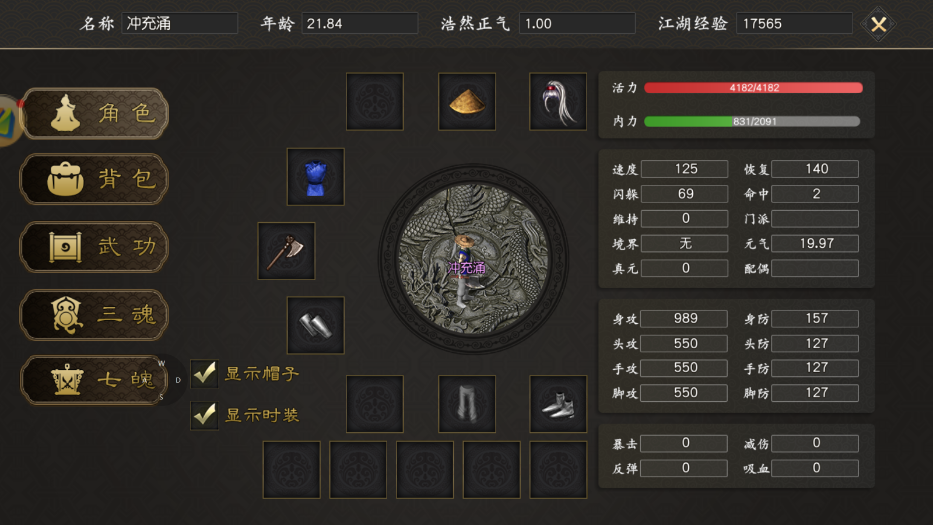This screenshot has height=525, width=933.
Task: Choose the silver bracers equipment slot
Action: tap(316, 325)
